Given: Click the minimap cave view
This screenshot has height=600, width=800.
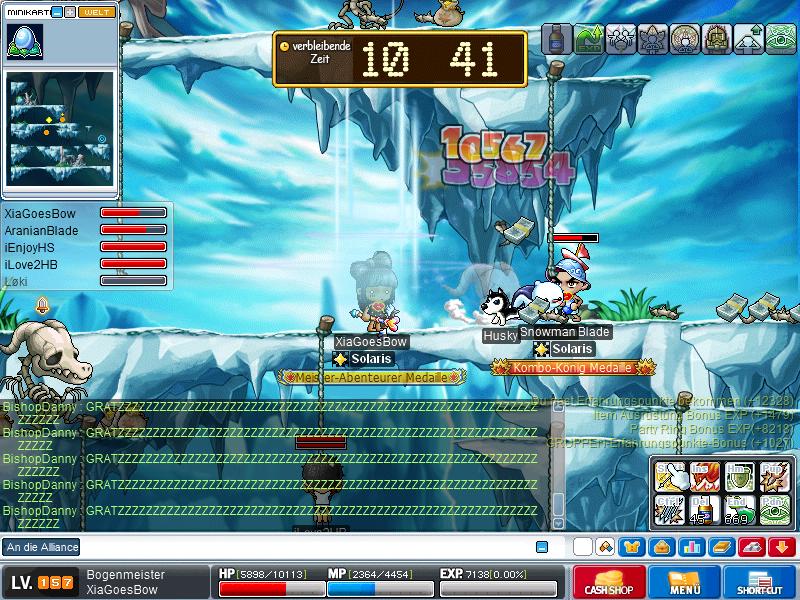Looking at the screenshot, I should point(59,128).
